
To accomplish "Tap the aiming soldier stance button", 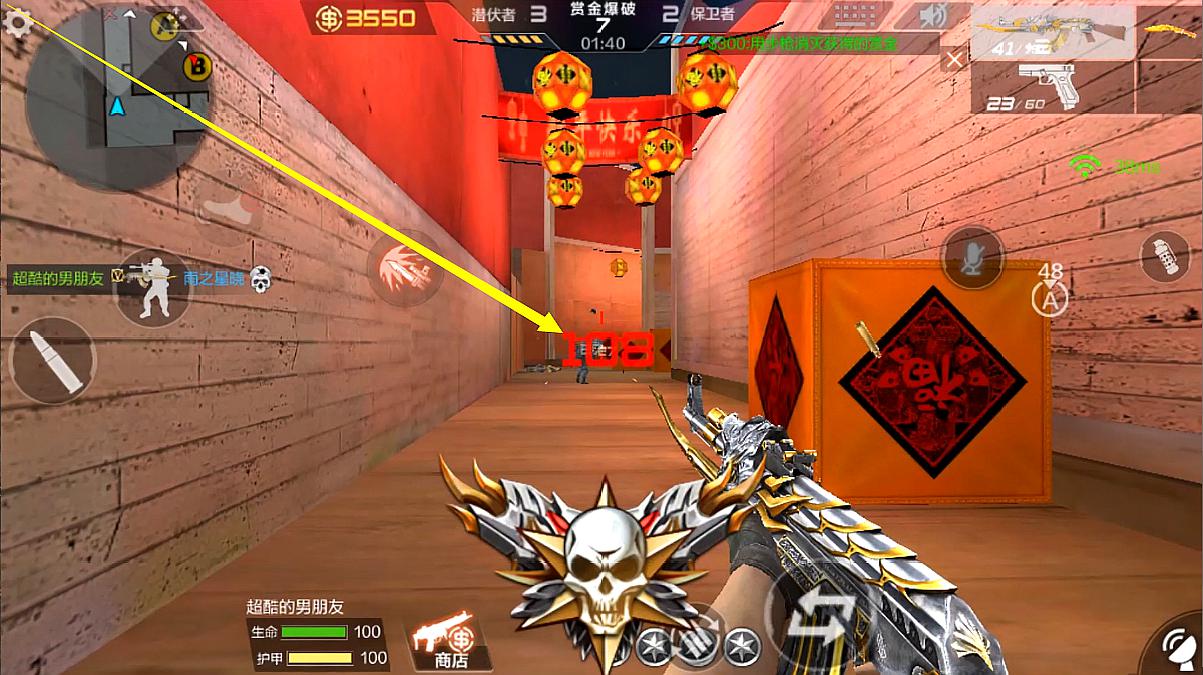I will [154, 286].
